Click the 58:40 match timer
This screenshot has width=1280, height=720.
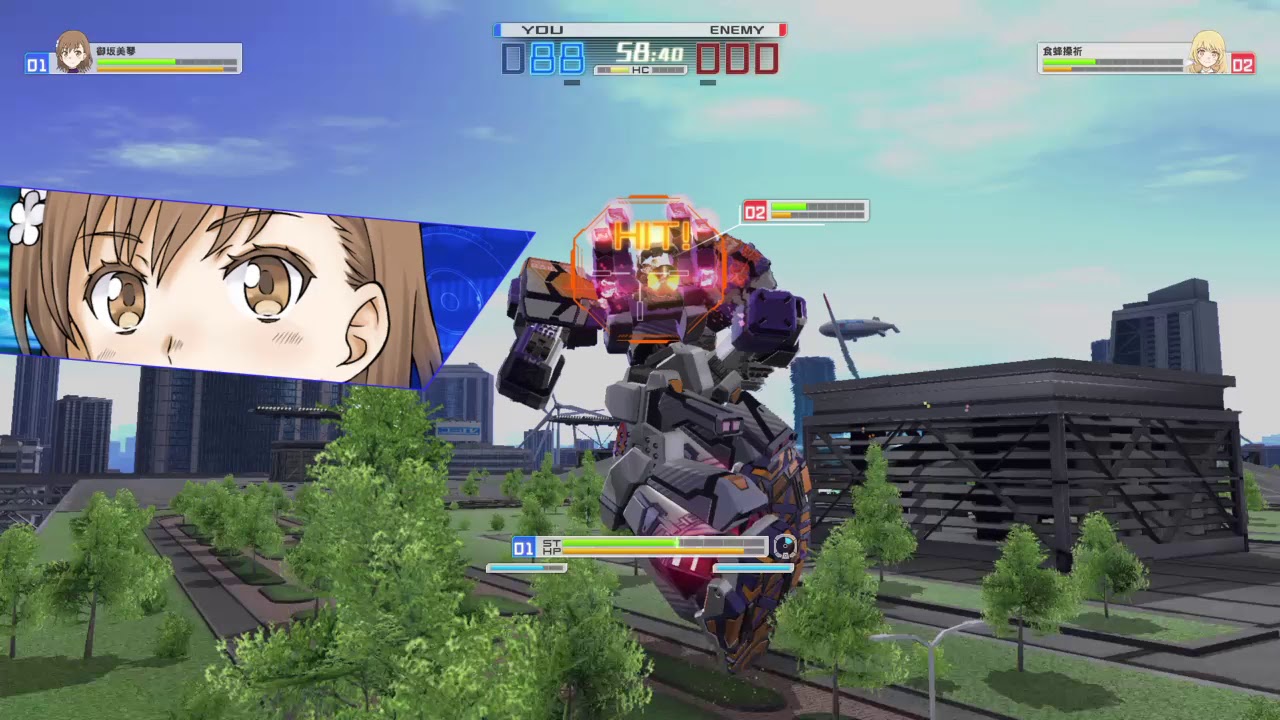click(650, 51)
